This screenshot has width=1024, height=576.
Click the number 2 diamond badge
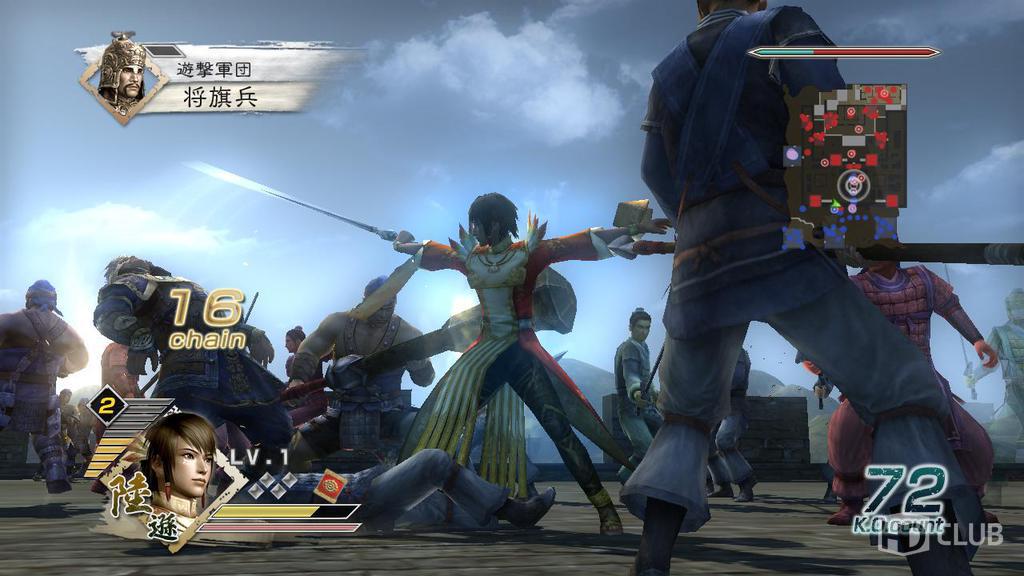[x=104, y=405]
